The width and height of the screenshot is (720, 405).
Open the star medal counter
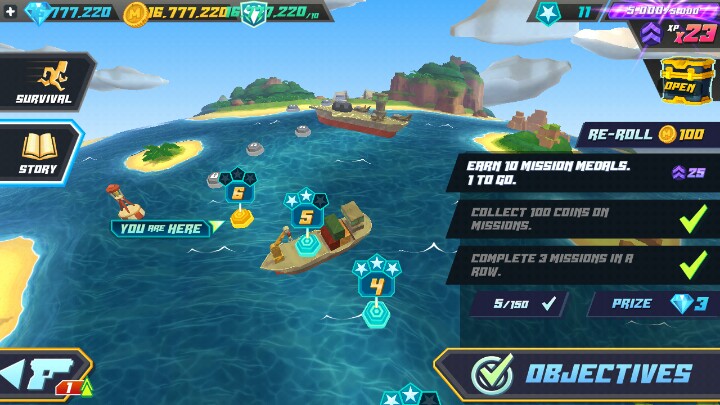point(568,13)
